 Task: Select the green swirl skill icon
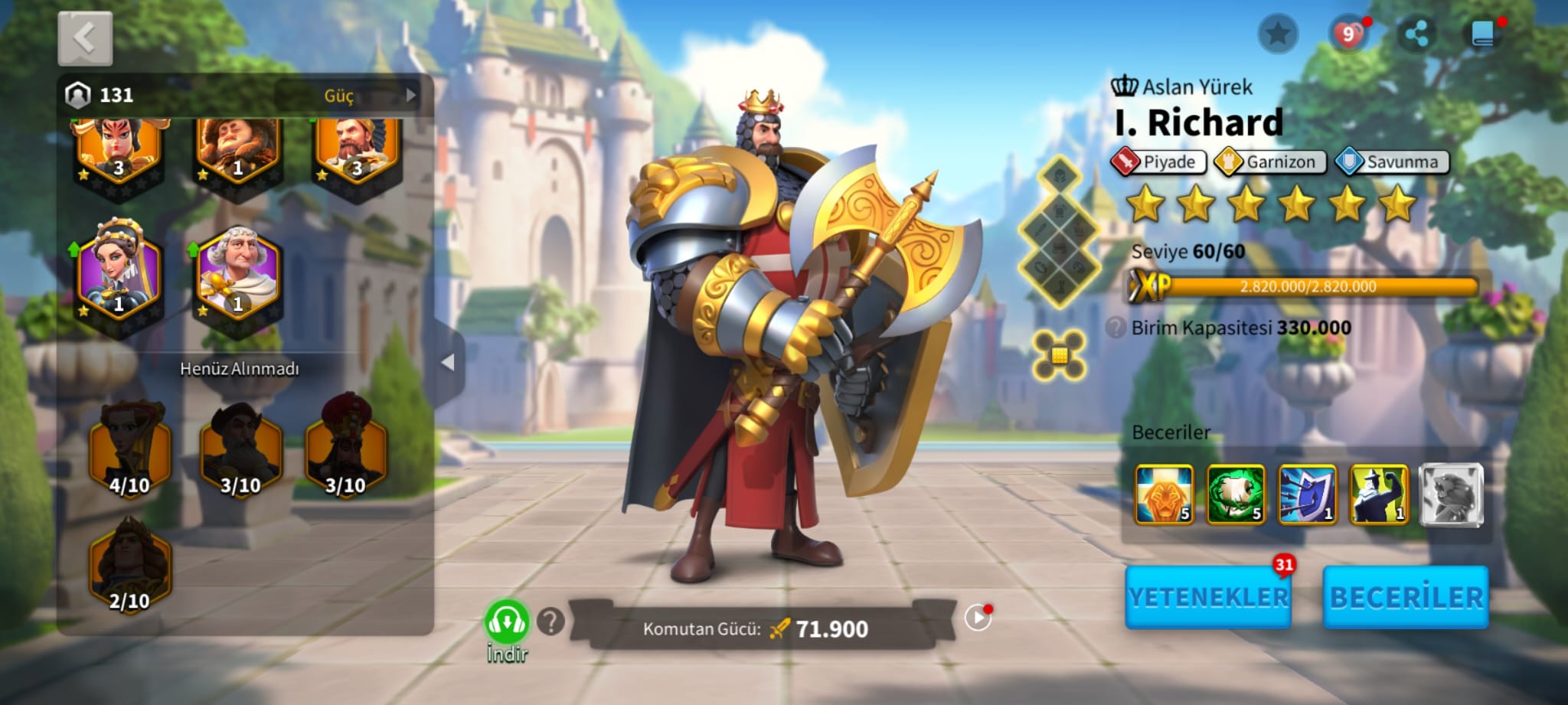1235,494
